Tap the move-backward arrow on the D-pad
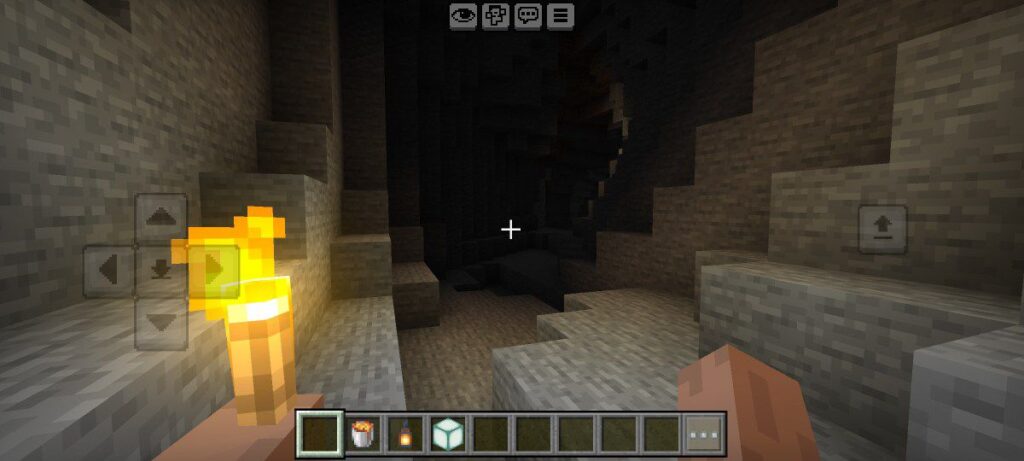The height and width of the screenshot is (461, 1024). [x=161, y=322]
